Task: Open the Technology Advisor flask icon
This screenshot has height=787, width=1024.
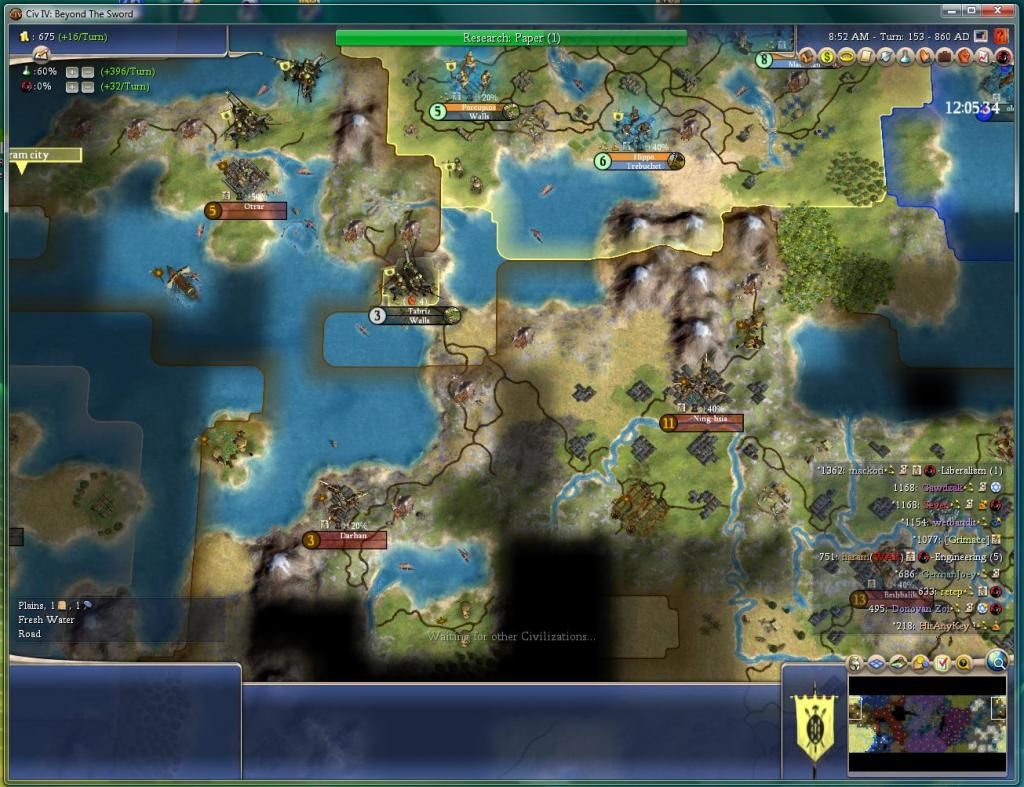Action: [906, 57]
